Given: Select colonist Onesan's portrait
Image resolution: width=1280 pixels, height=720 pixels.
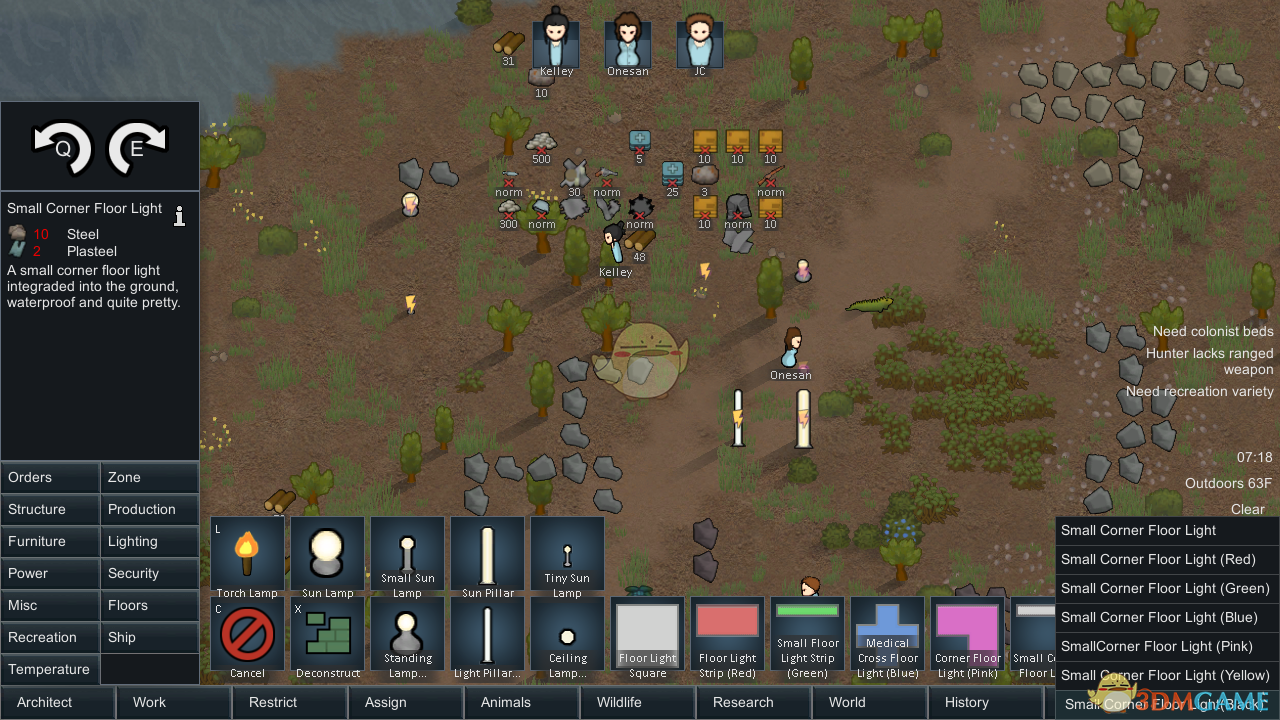Looking at the screenshot, I should 628,42.
